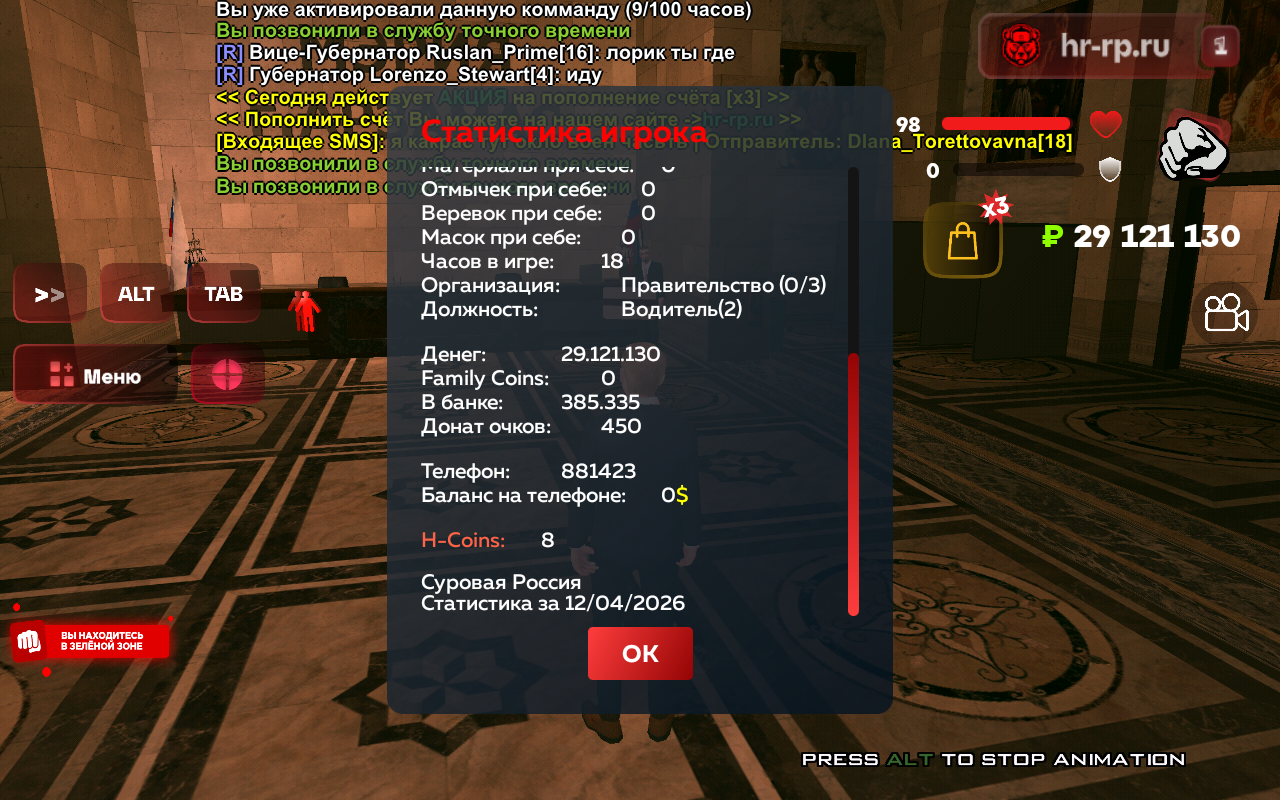
Task: Tap the ALT action button
Action: pos(136,294)
